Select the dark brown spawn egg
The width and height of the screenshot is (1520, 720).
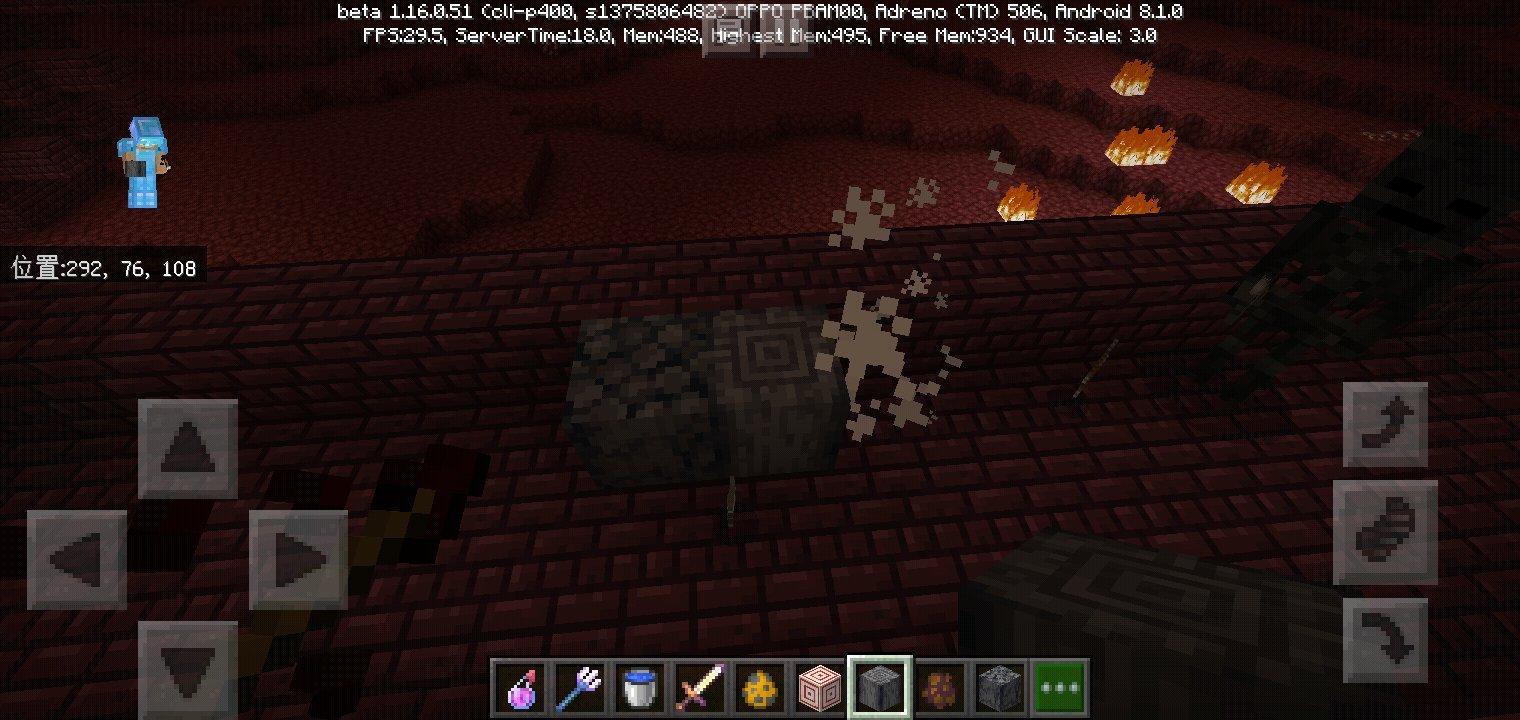[940, 688]
